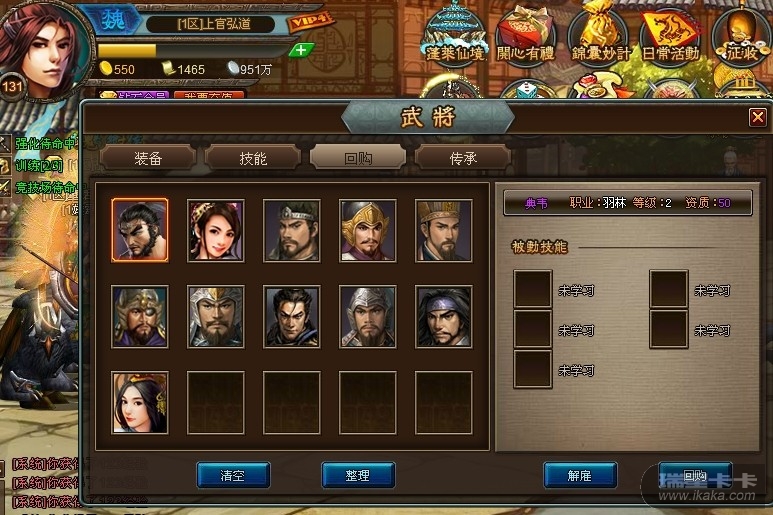Select the 回购 buyback tab
This screenshot has width=773, height=515.
[x=358, y=158]
